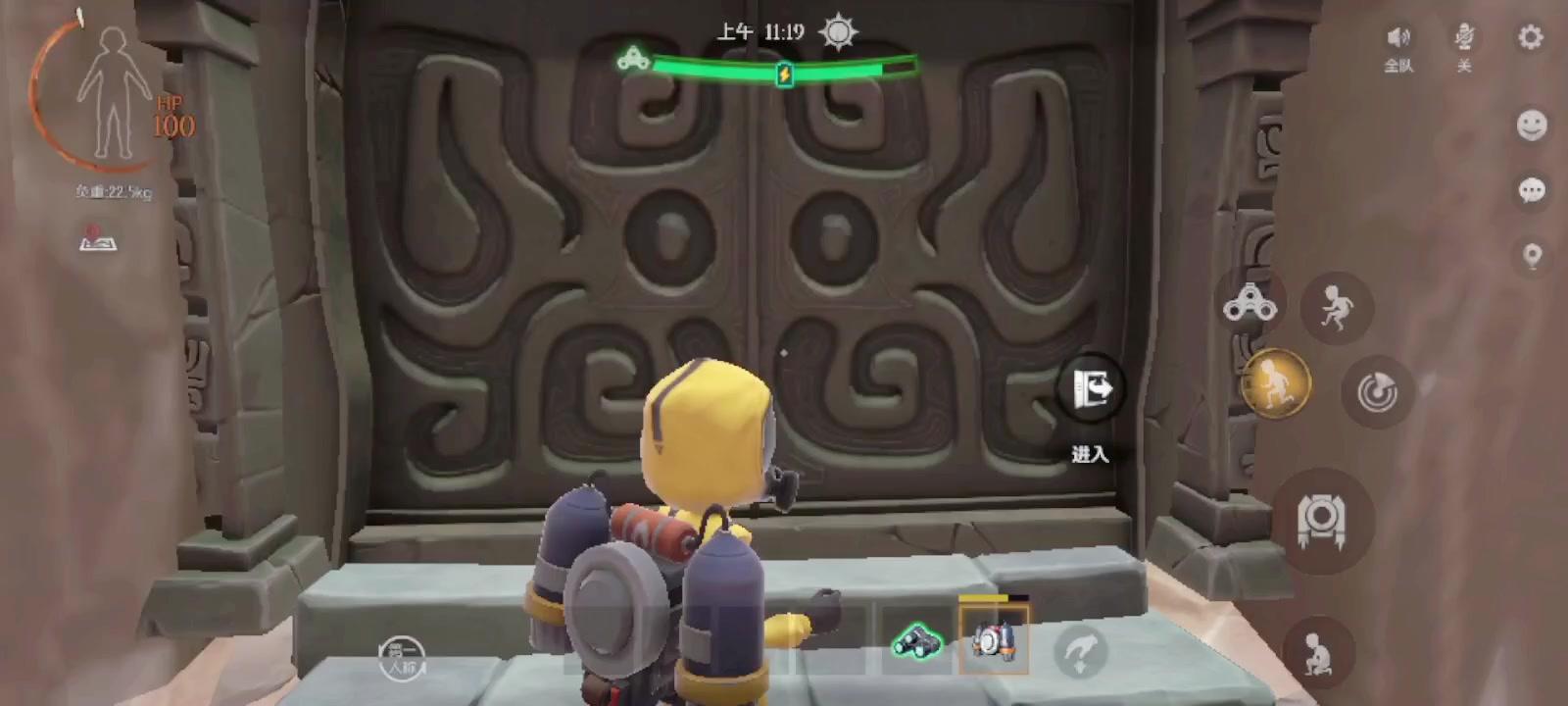The width and height of the screenshot is (1568, 706).
Task: Switch to first-person view (第一人称)
Action: click(x=402, y=657)
